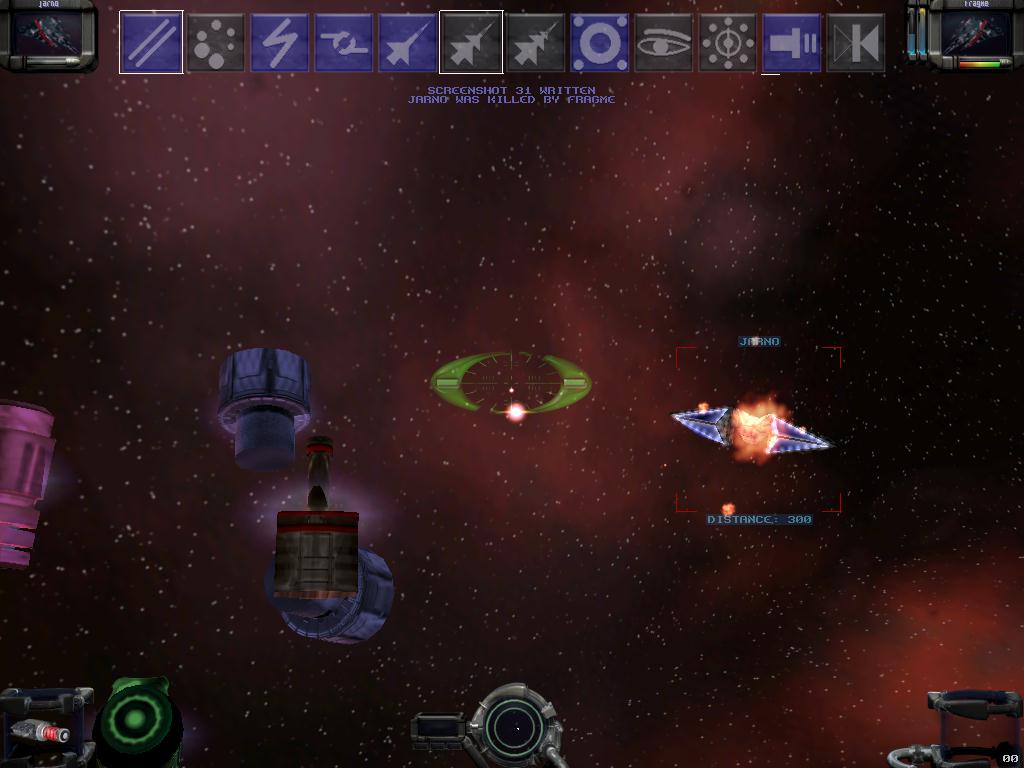This screenshot has width=1024, height=768.
Task: Pick the blue single-finned missile icon
Action: click(408, 42)
